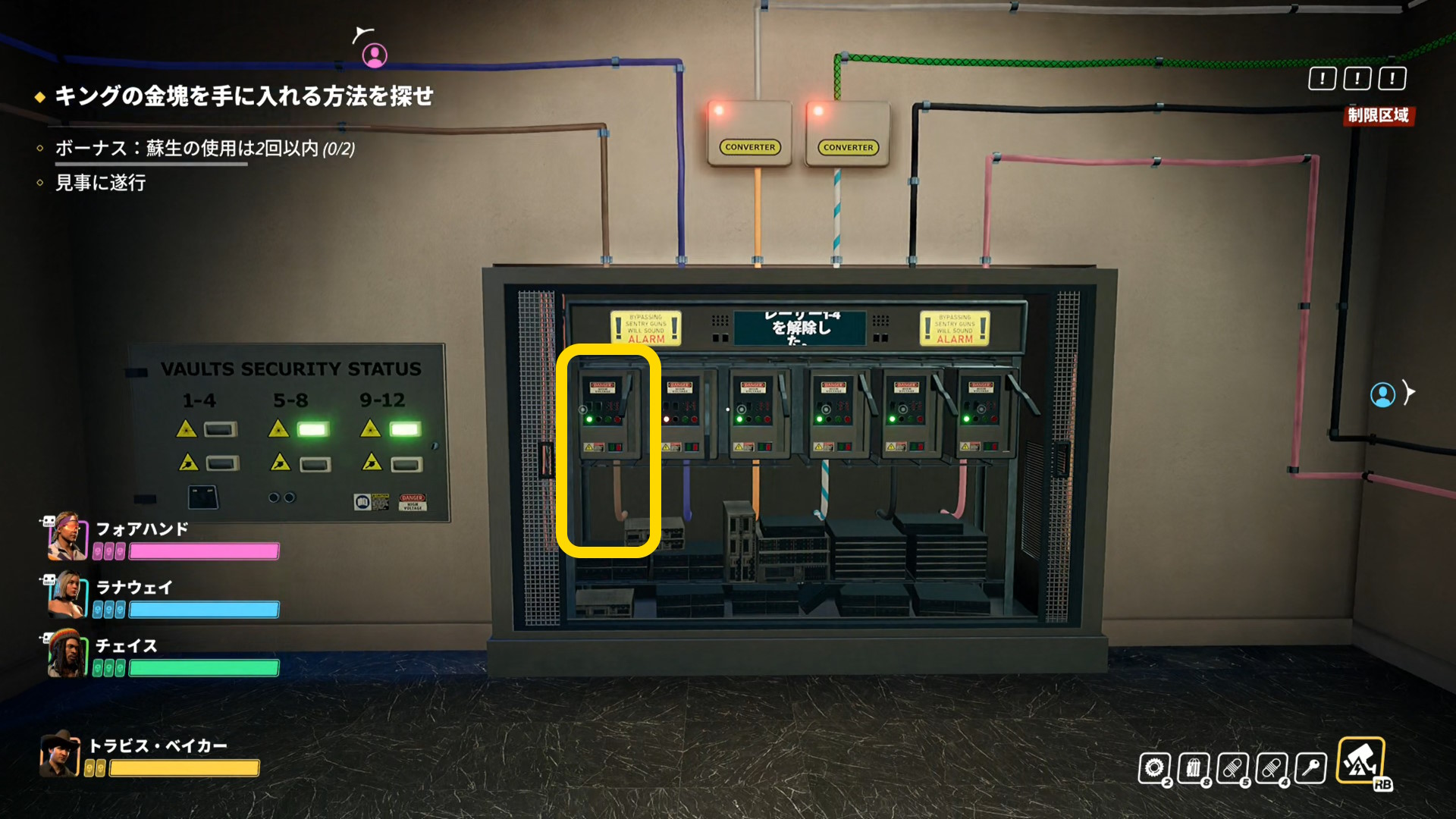The height and width of the screenshot is (819, 1456).
Task: Click the pink teammate location marker
Action: coord(375,55)
